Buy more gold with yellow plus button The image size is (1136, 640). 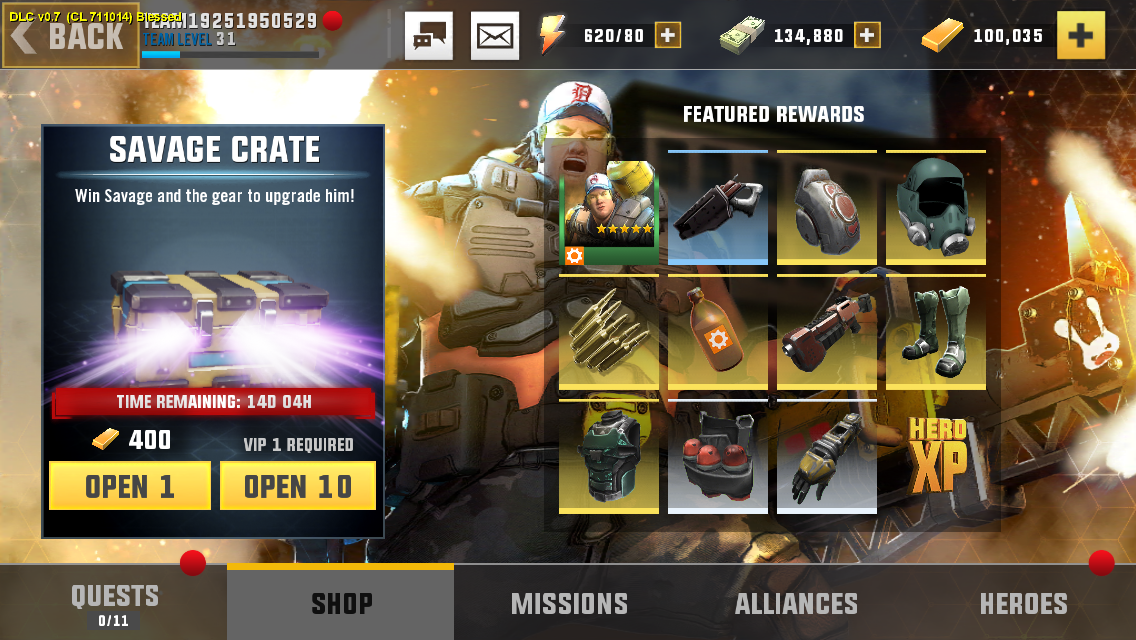coord(1080,36)
